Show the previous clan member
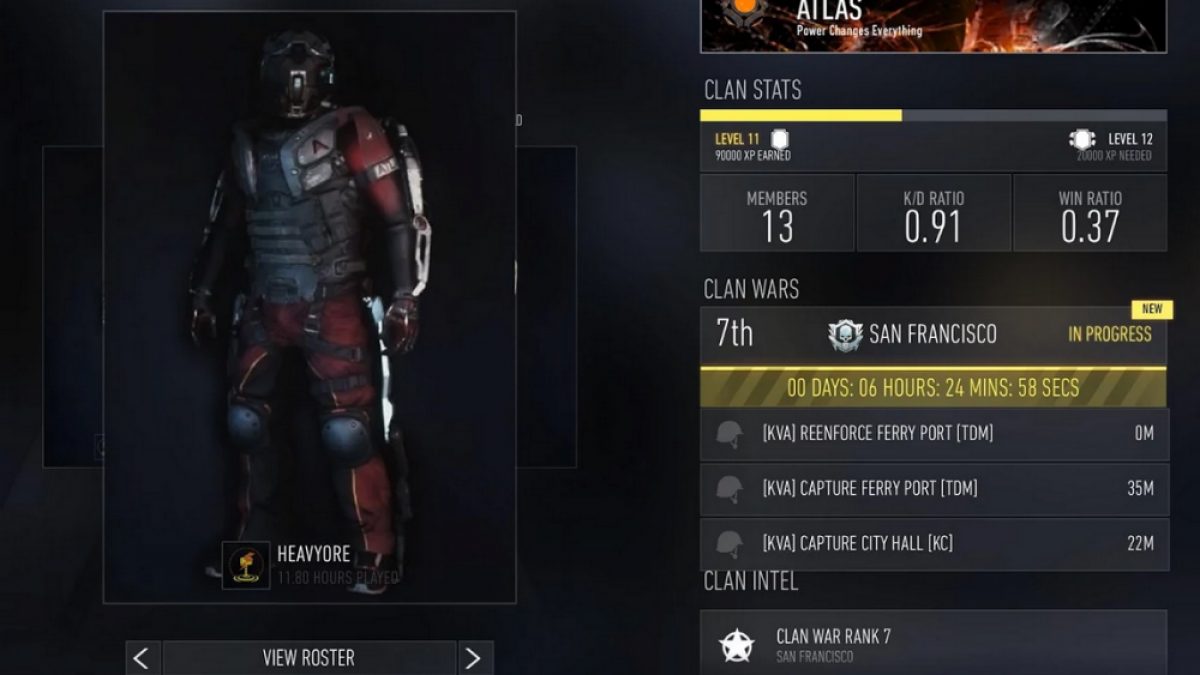This screenshot has width=1200, height=675. [141, 657]
